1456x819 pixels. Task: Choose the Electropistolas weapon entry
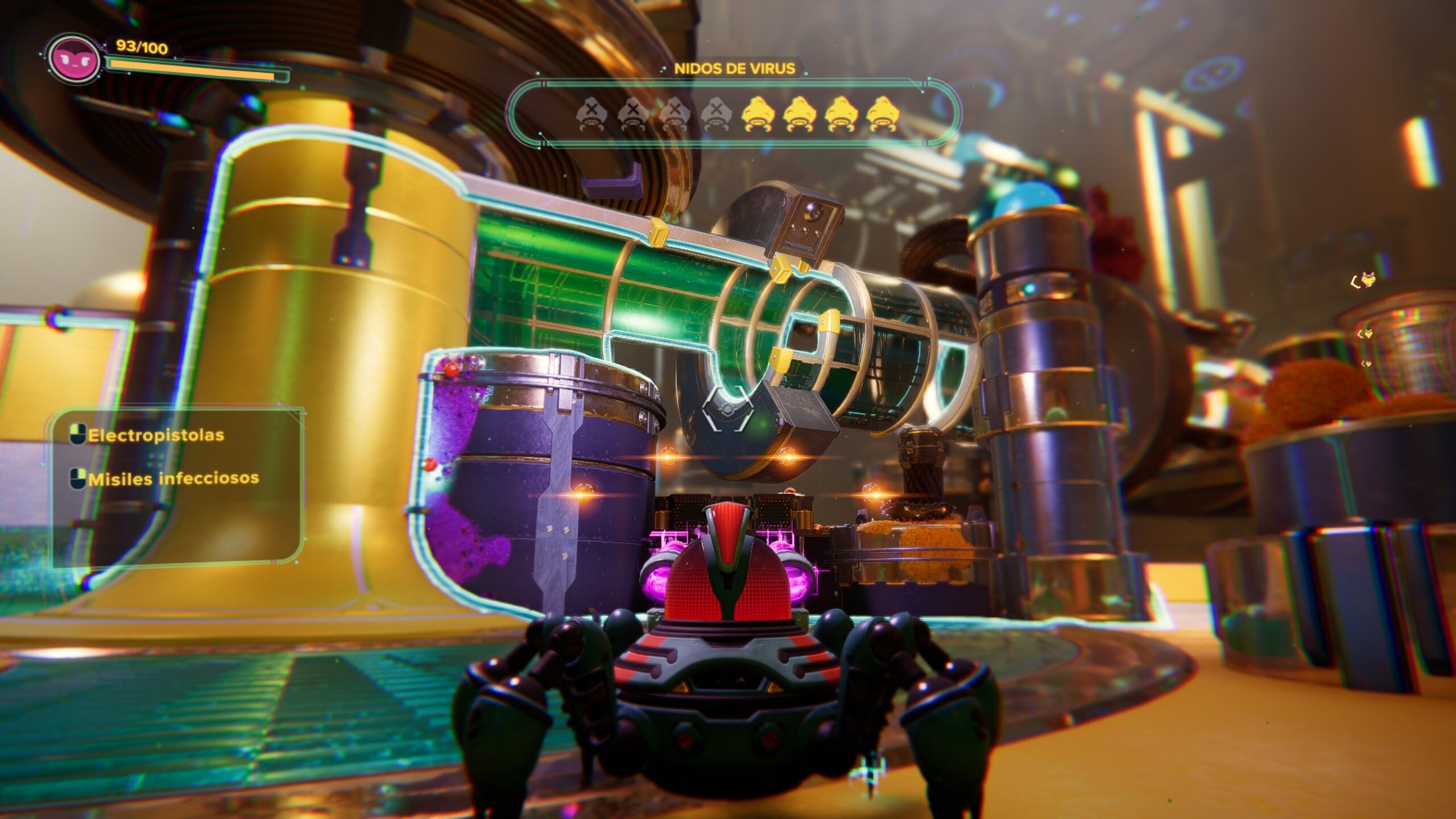[x=155, y=436]
